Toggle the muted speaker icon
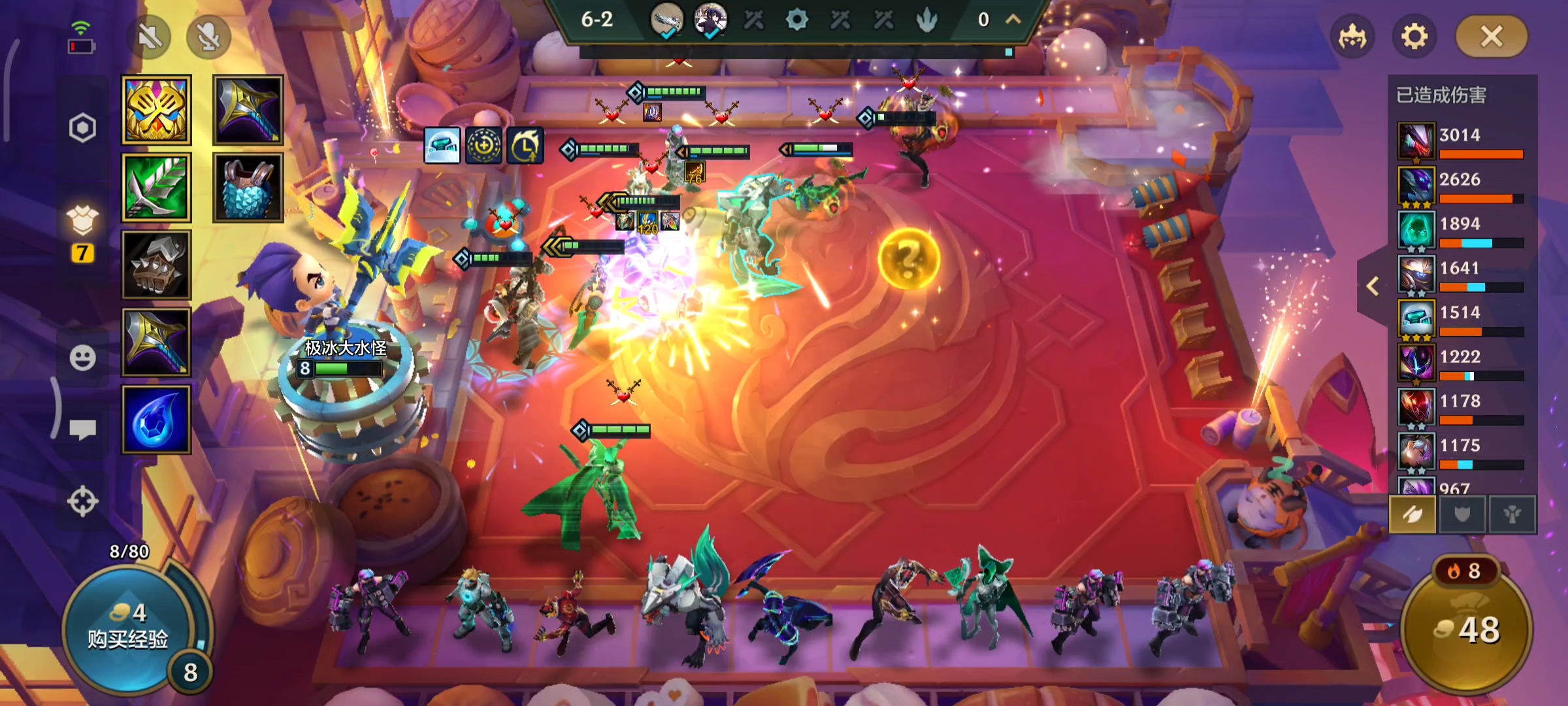 [150, 37]
